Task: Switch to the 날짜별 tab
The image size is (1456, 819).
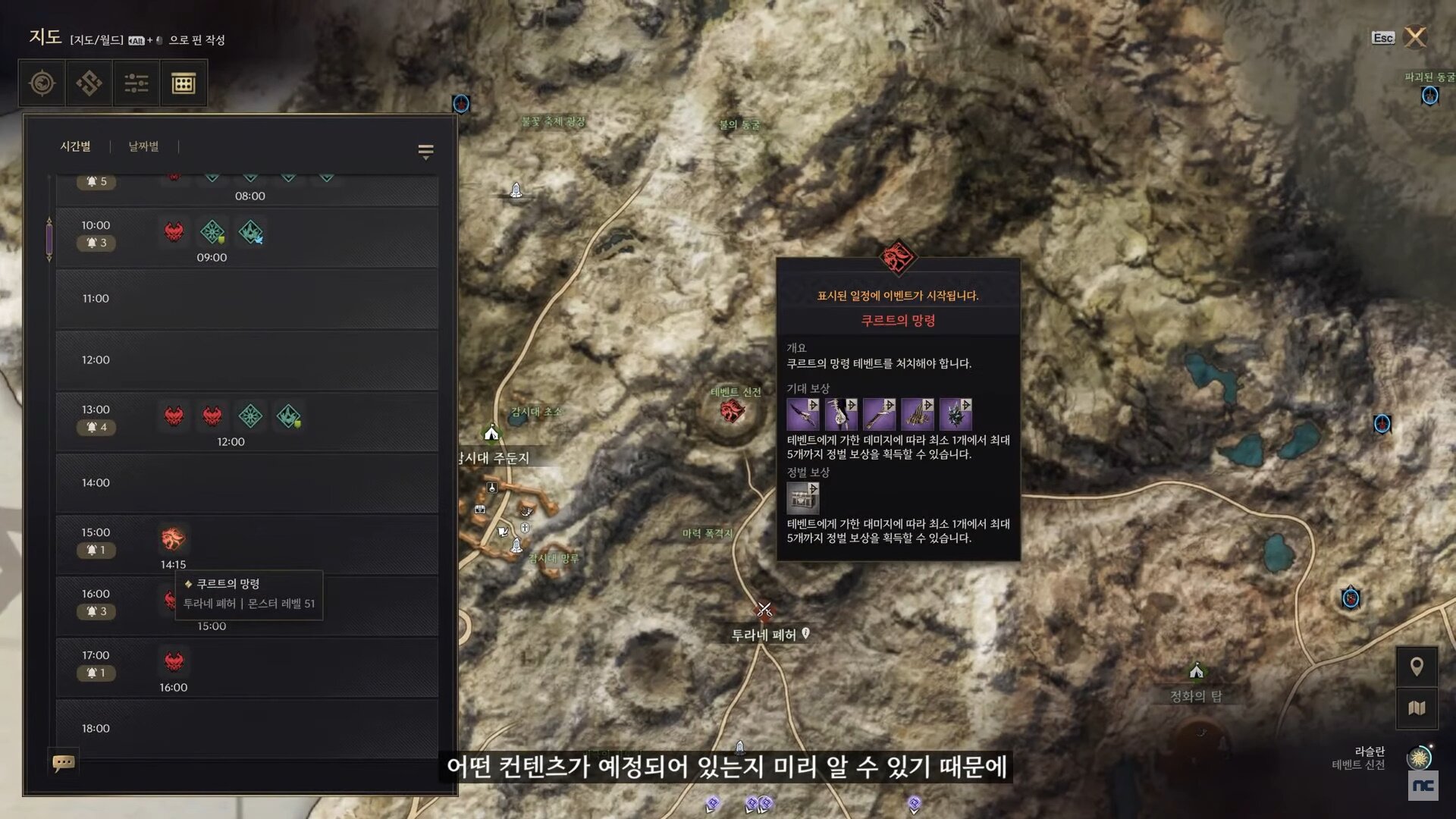Action: [143, 146]
